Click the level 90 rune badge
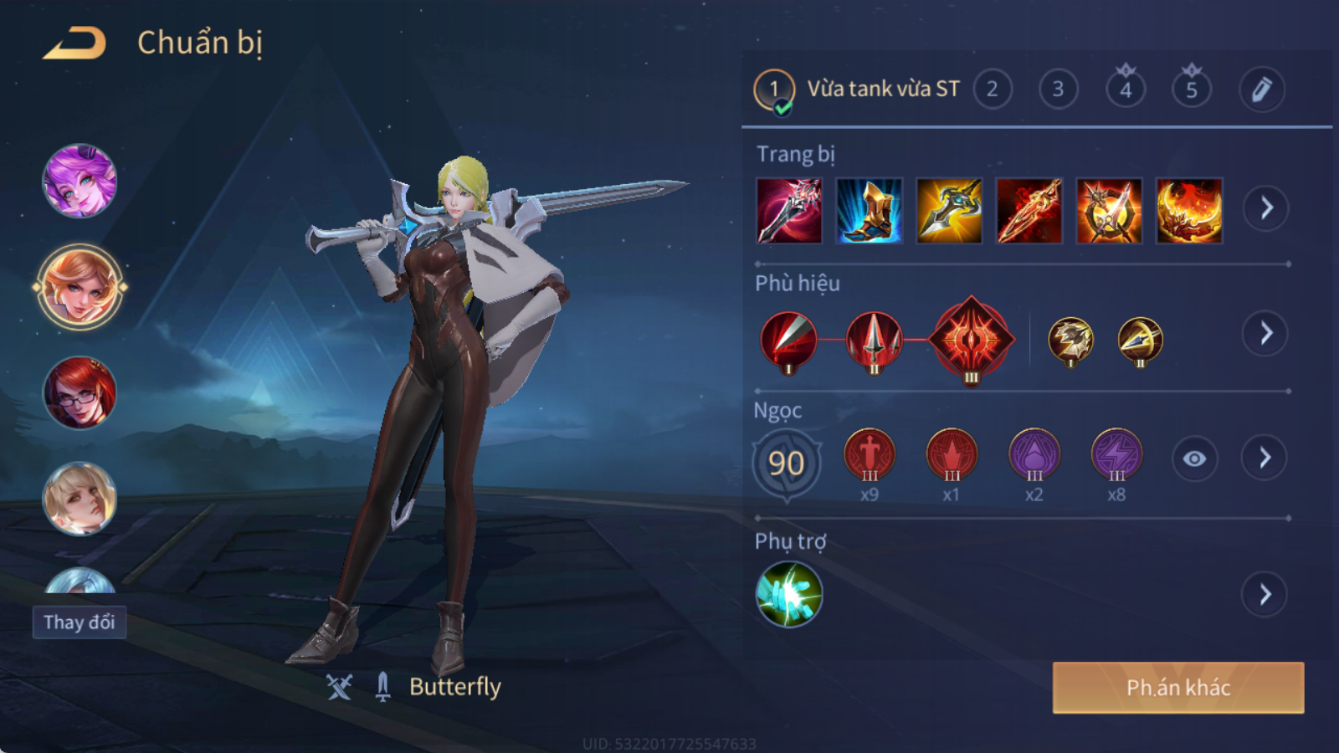The image size is (1339, 753). click(787, 463)
